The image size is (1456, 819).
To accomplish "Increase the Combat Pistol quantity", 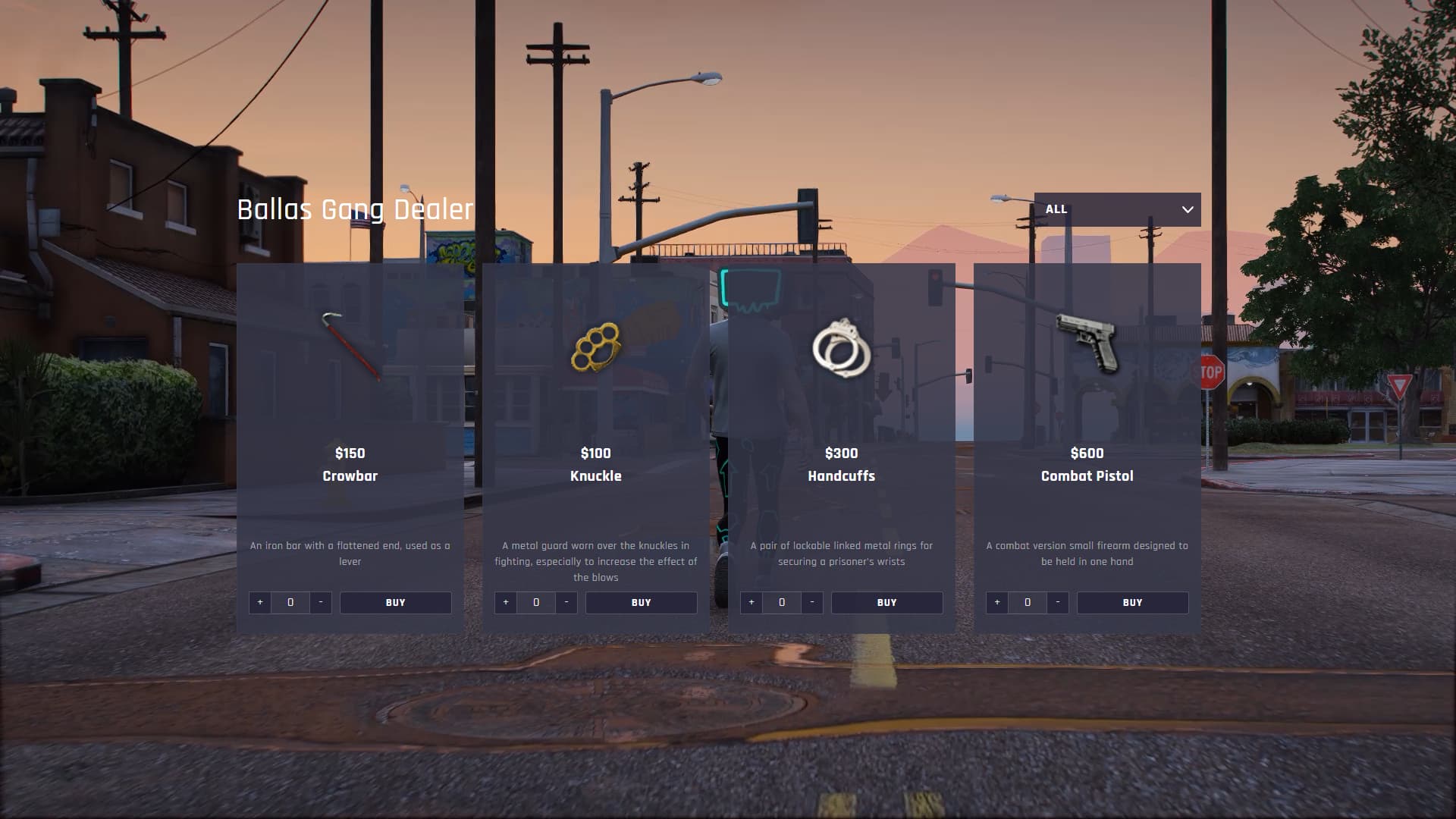I will point(996,602).
